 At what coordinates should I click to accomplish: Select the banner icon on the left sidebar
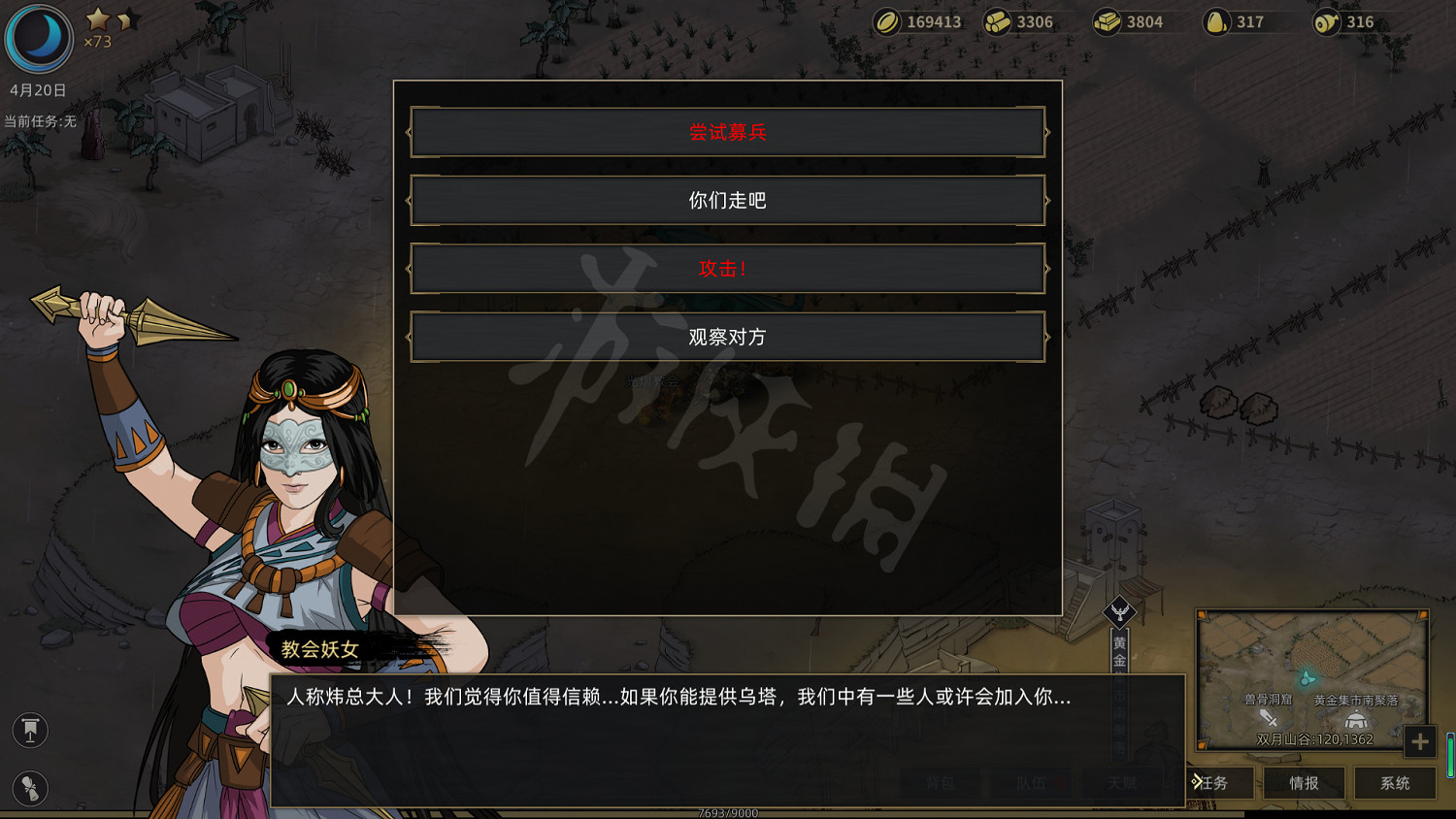coord(30,730)
